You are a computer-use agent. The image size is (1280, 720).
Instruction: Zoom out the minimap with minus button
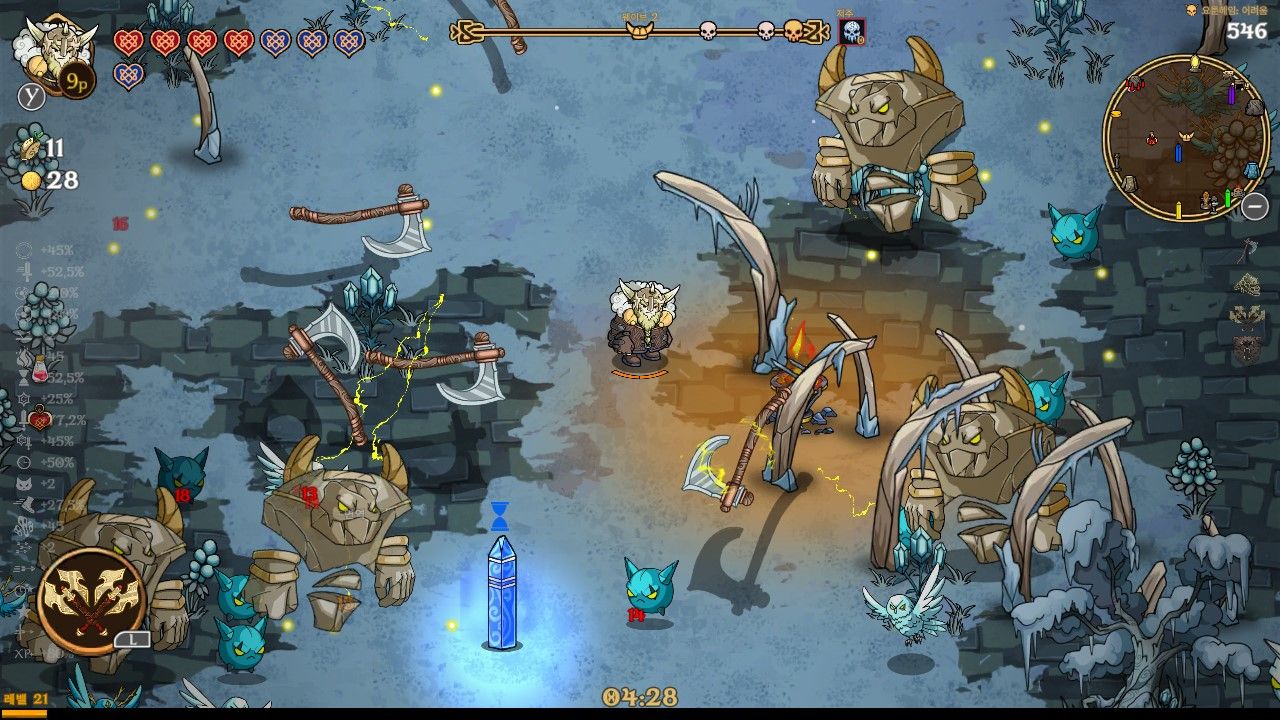coord(1255,207)
